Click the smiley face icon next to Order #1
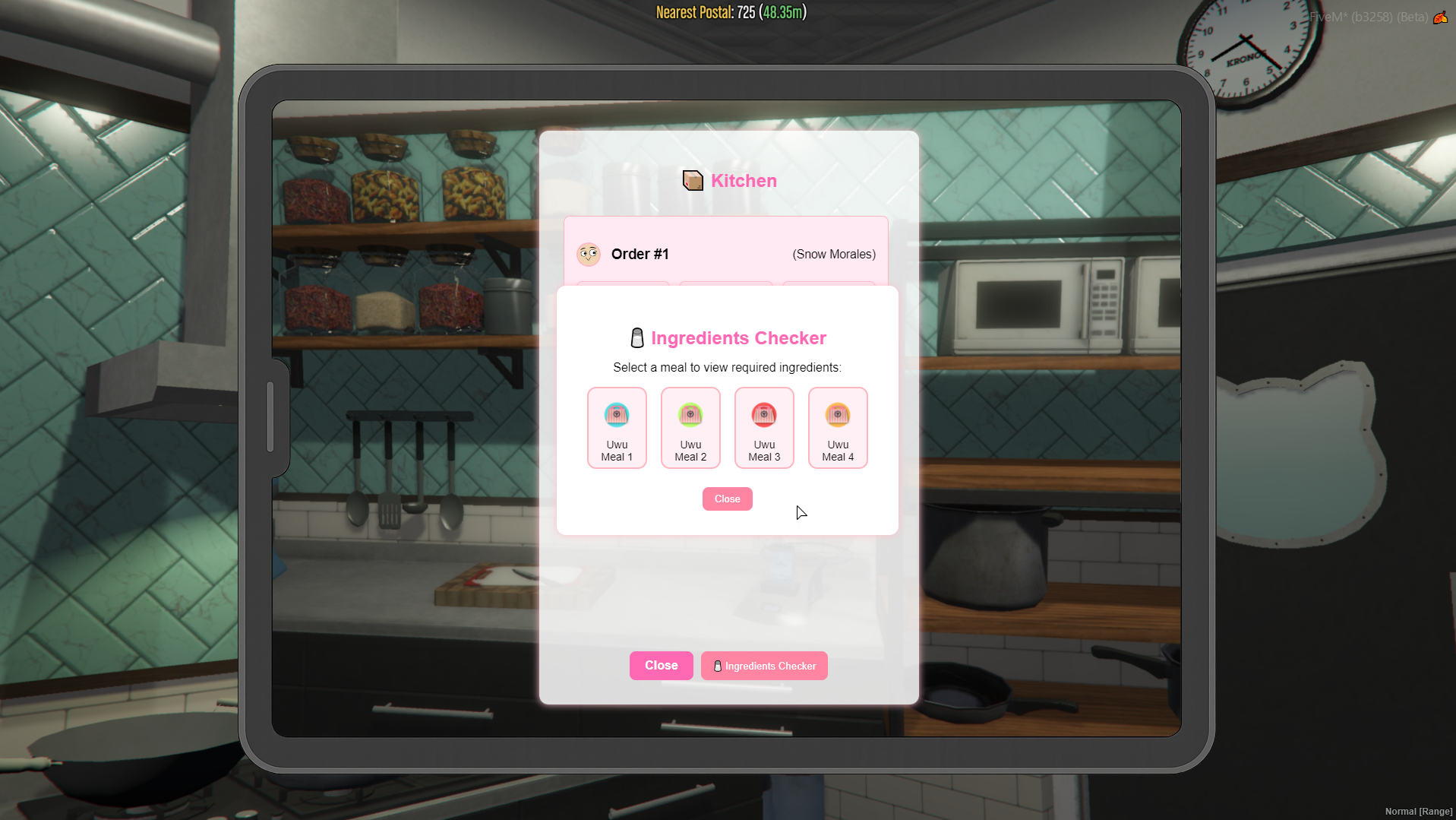The image size is (1456, 820). tap(589, 254)
